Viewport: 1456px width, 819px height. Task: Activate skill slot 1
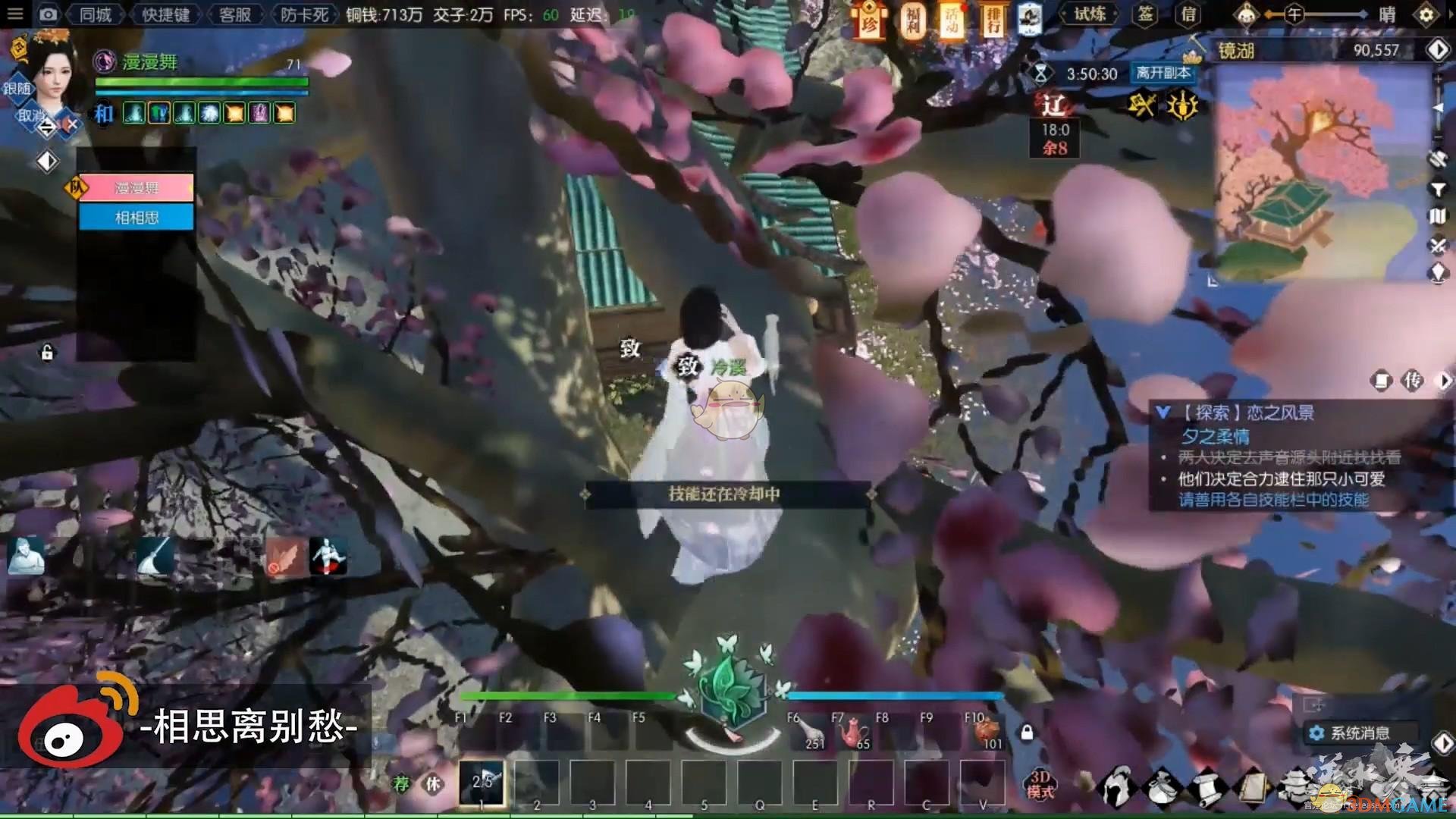click(x=482, y=782)
